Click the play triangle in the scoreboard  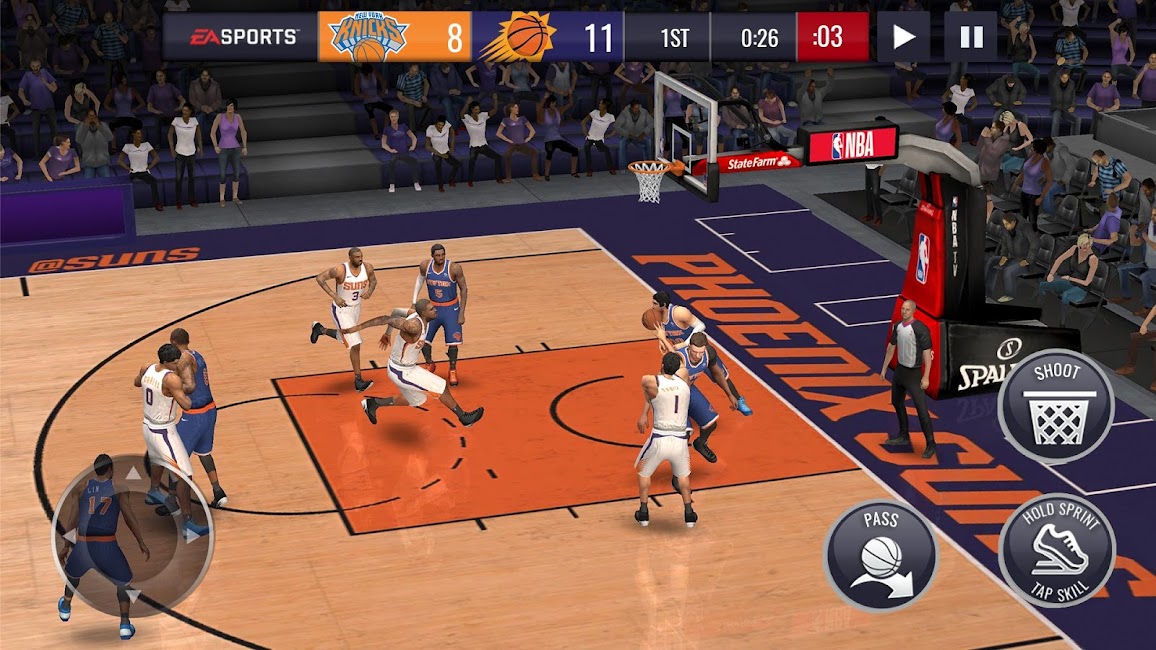tap(903, 37)
